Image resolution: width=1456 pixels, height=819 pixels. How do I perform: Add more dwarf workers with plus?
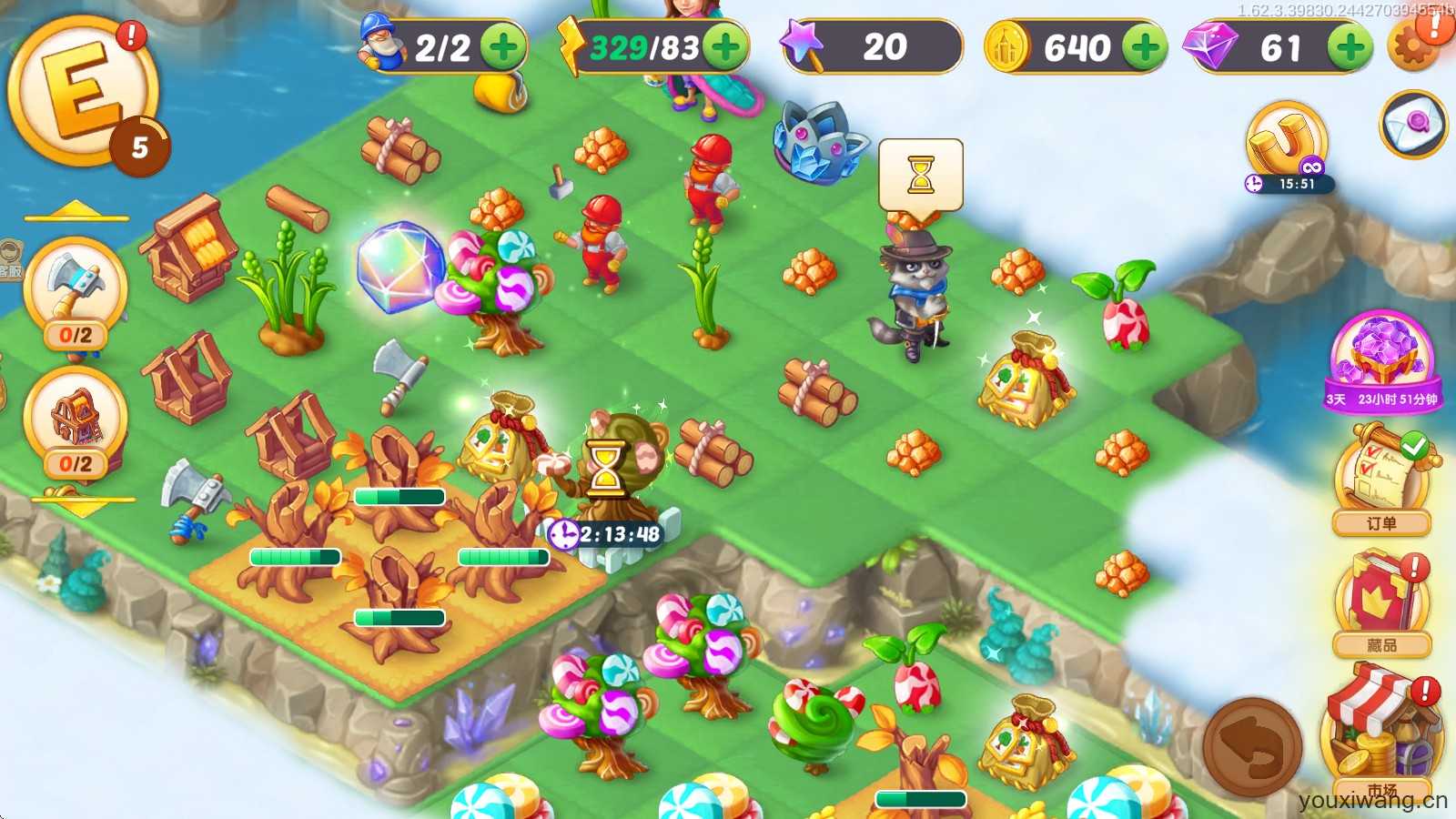click(503, 46)
